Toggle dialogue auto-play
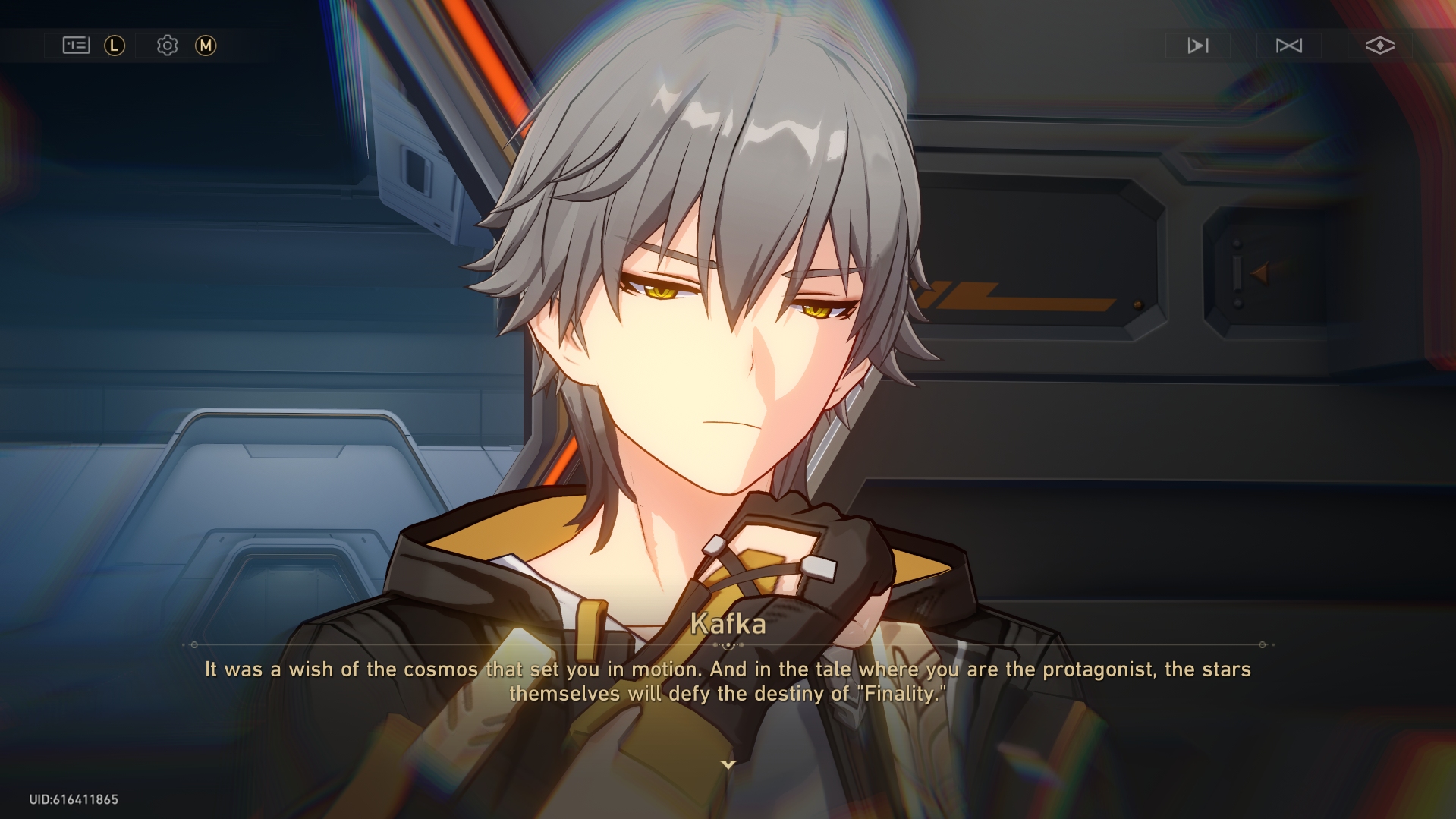1456x819 pixels. click(1197, 46)
